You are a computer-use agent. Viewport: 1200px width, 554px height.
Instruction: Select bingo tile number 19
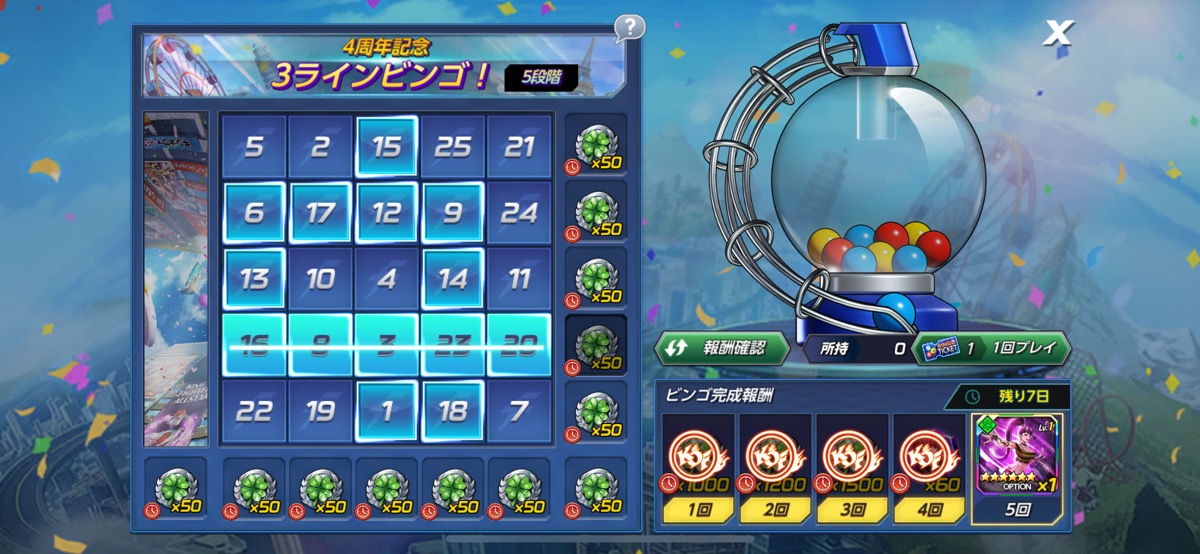(x=320, y=410)
